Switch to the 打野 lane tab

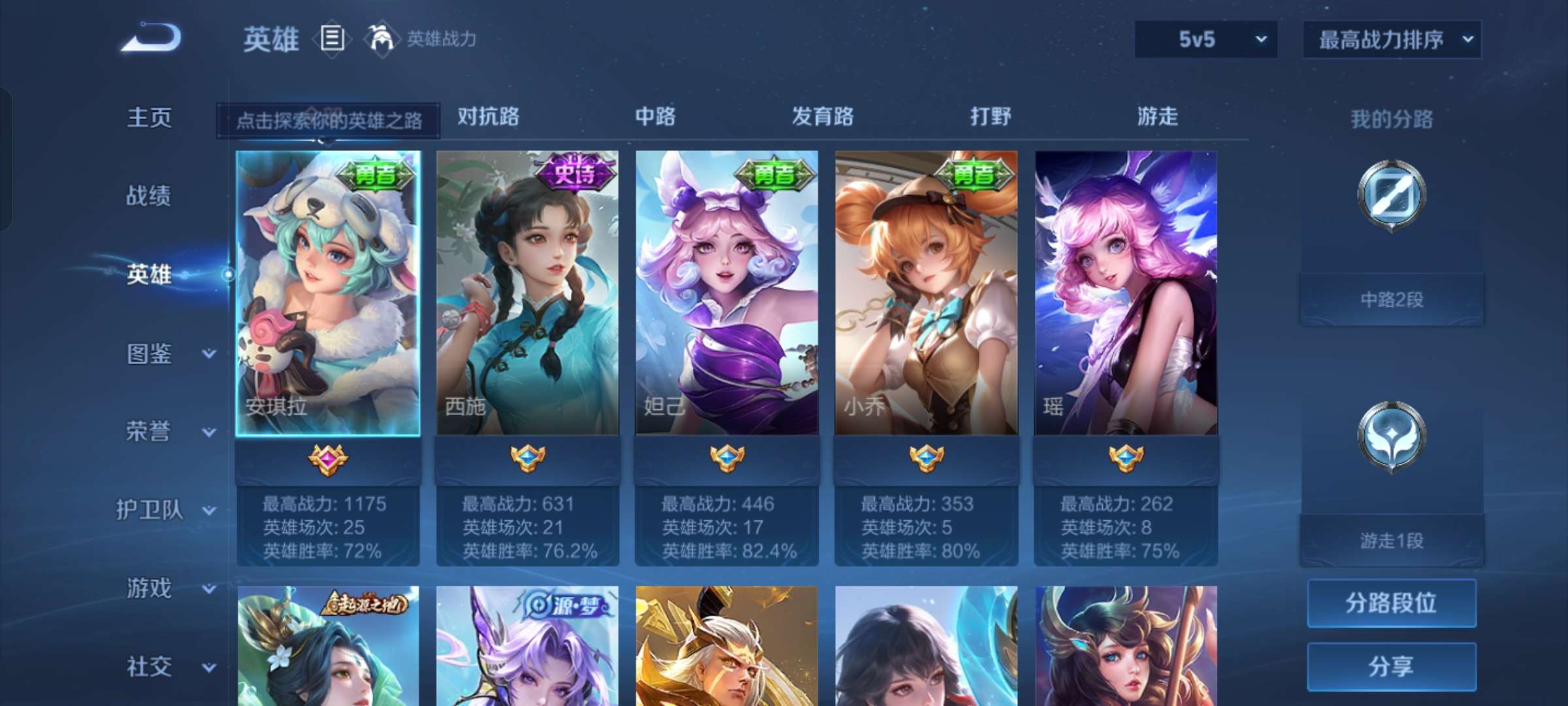tap(990, 118)
